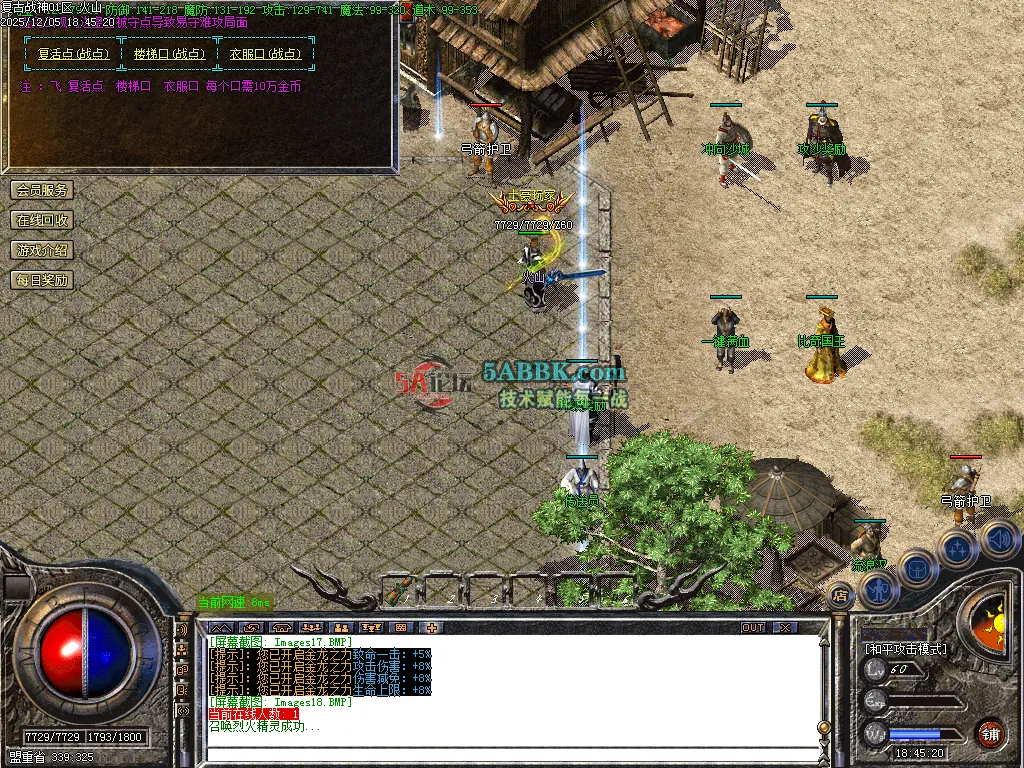Claim rewards via the 每日奖励 button
This screenshot has width=1024, height=768.
tap(42, 280)
